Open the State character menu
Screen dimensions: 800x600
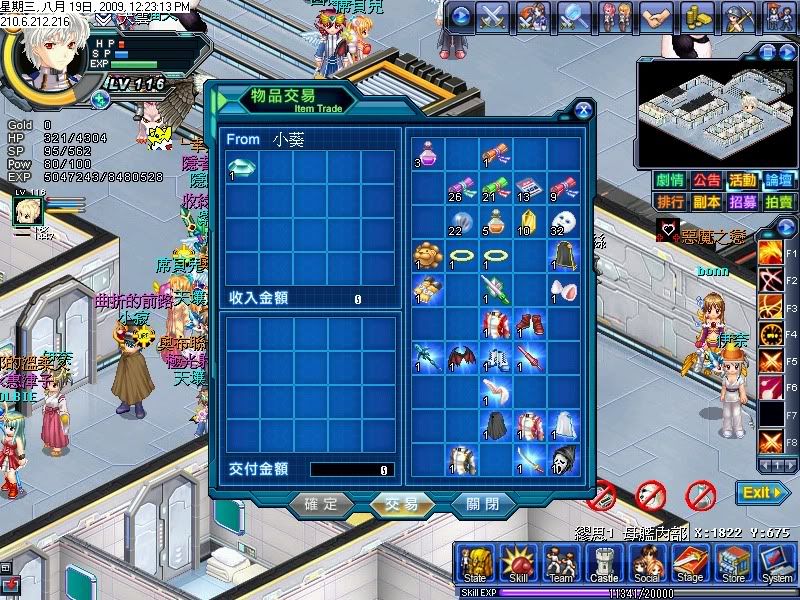476,565
